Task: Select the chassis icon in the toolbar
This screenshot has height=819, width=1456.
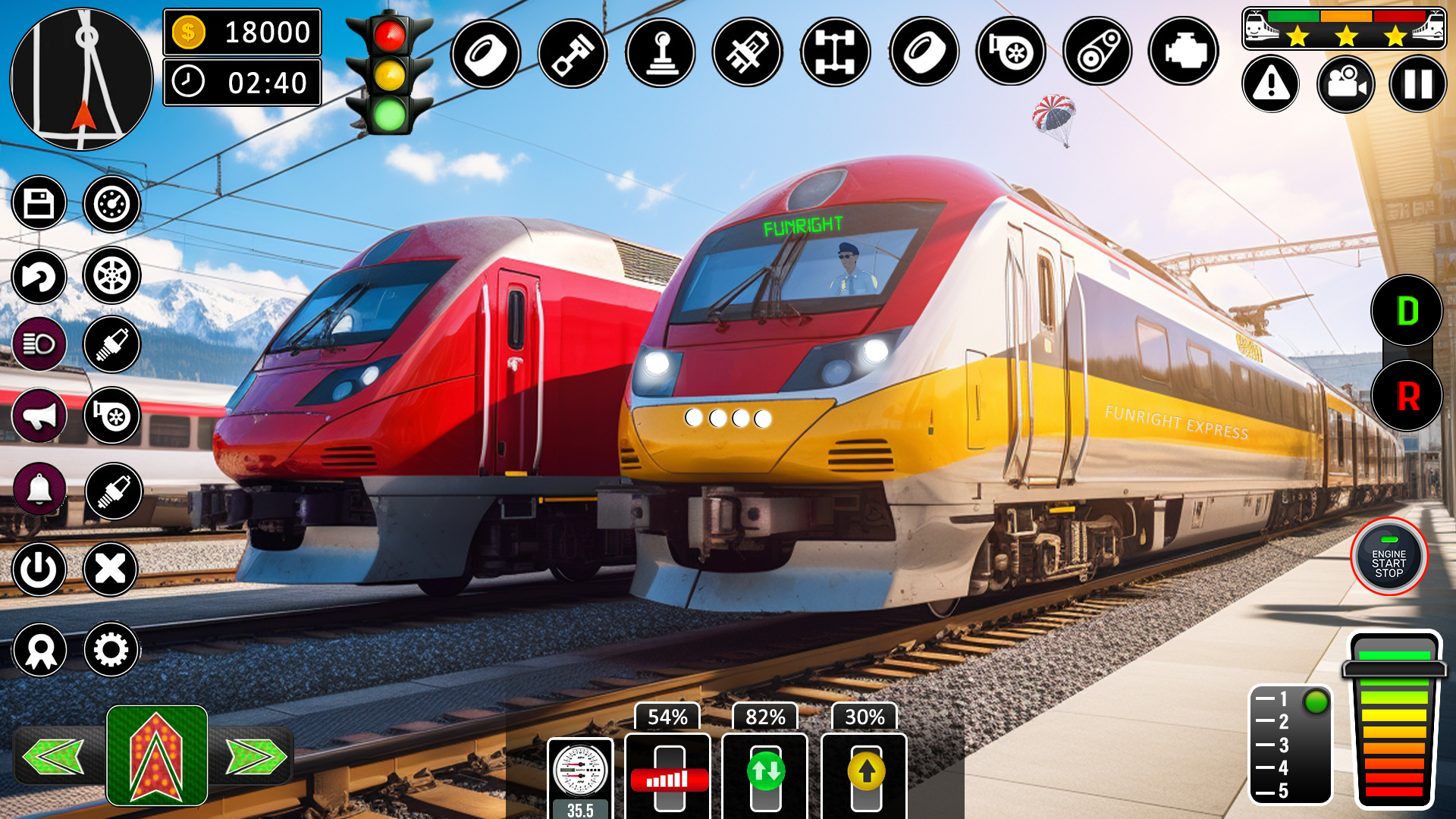Action: 834,50
